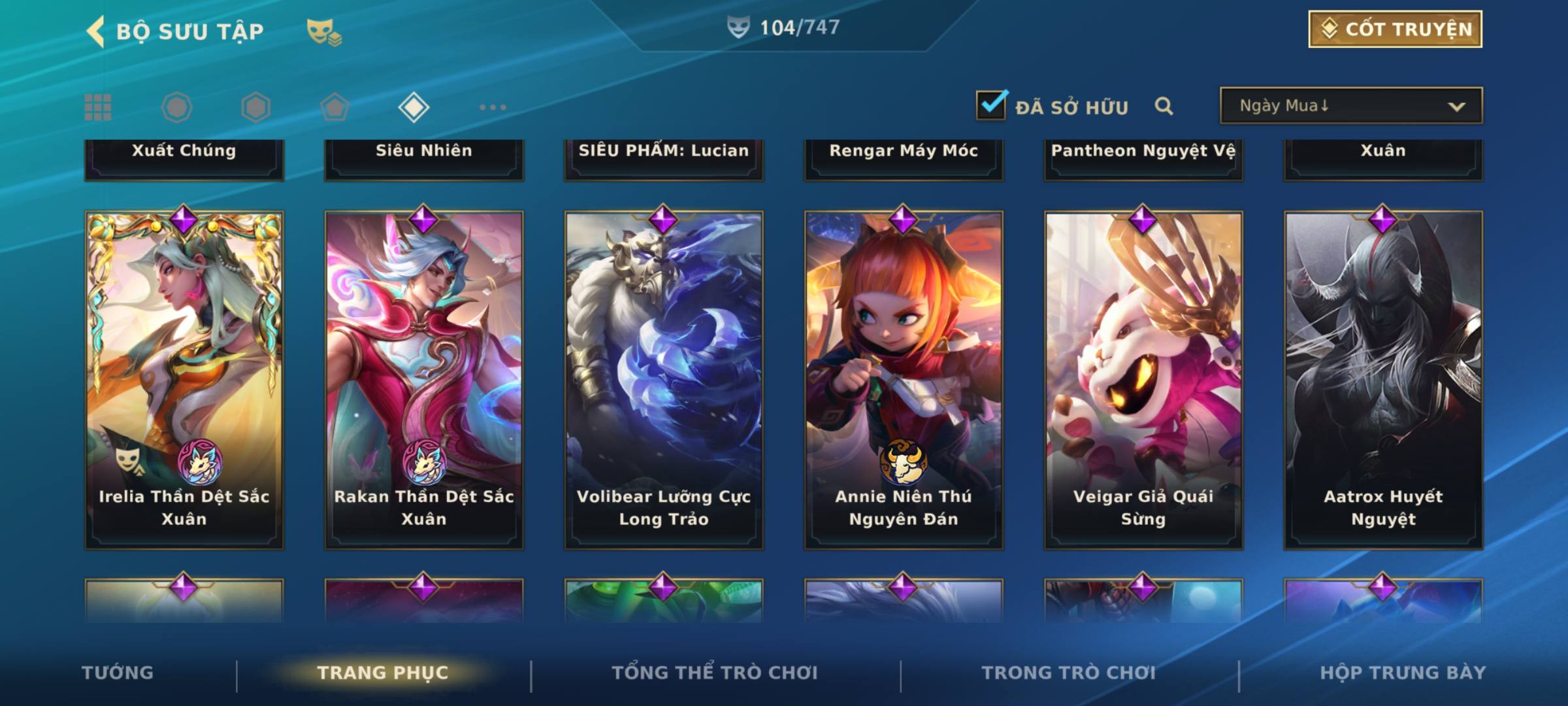Choose the diamond rarity filter
Image resolution: width=1568 pixels, height=706 pixels.
[413, 107]
